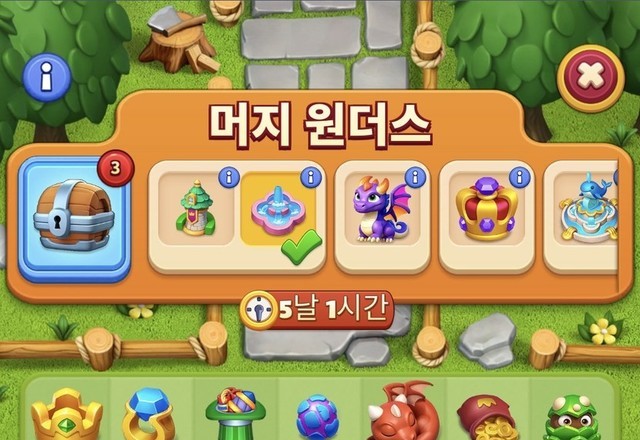The width and height of the screenshot is (640, 440).
Task: Open the treasure chest with 3 badge
Action: coord(74,215)
